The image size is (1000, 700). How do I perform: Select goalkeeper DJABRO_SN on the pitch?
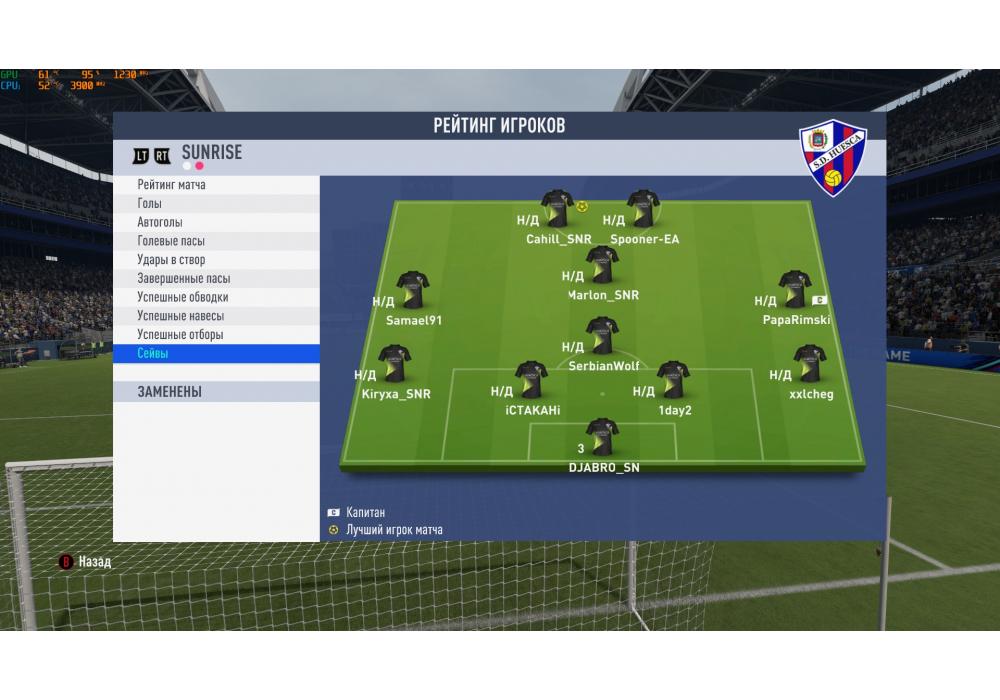[602, 436]
